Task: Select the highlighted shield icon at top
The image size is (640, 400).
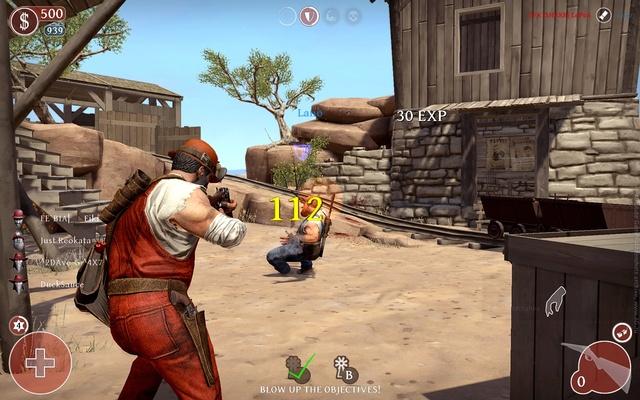Action: (310, 16)
